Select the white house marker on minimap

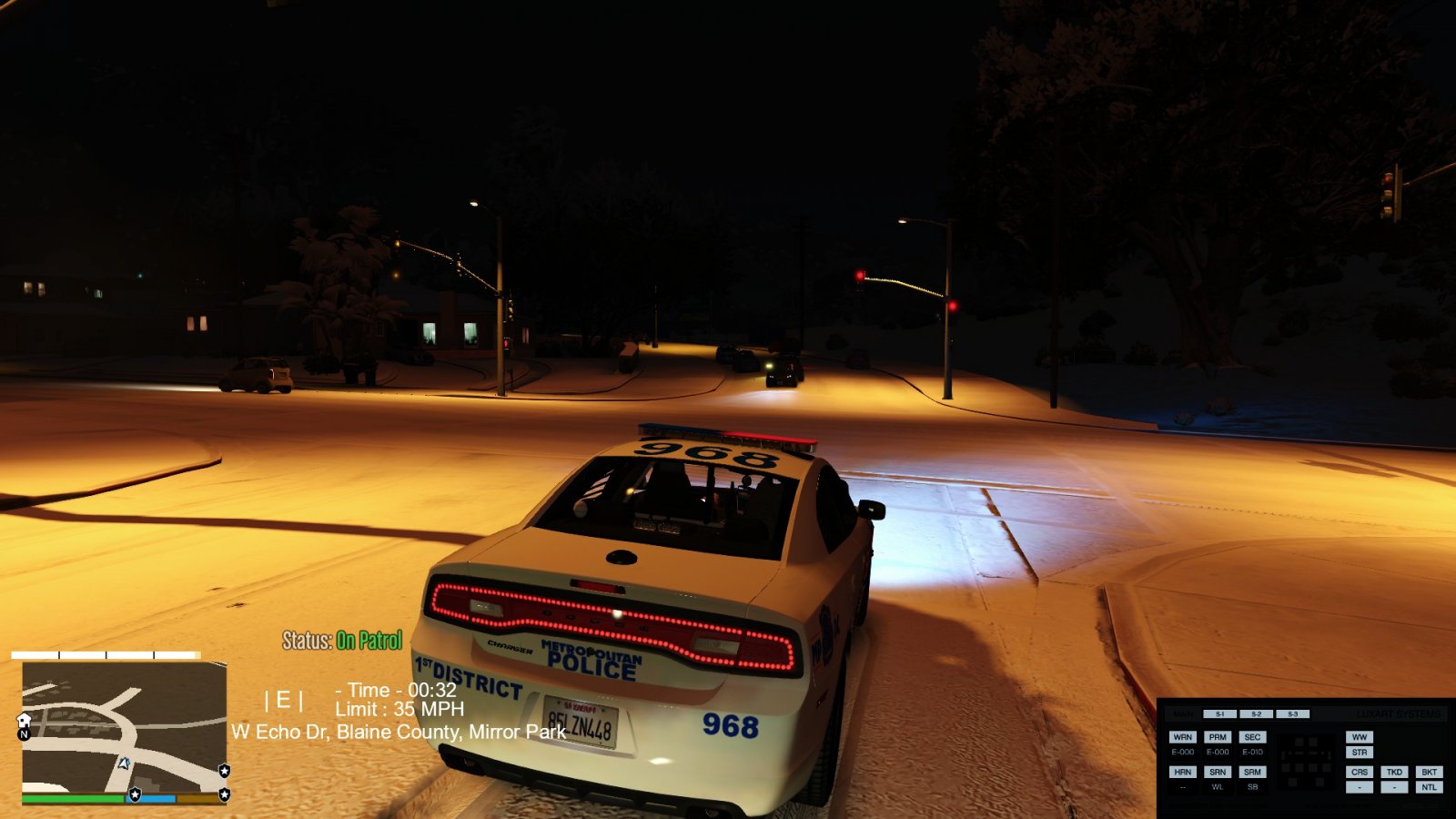point(25,720)
